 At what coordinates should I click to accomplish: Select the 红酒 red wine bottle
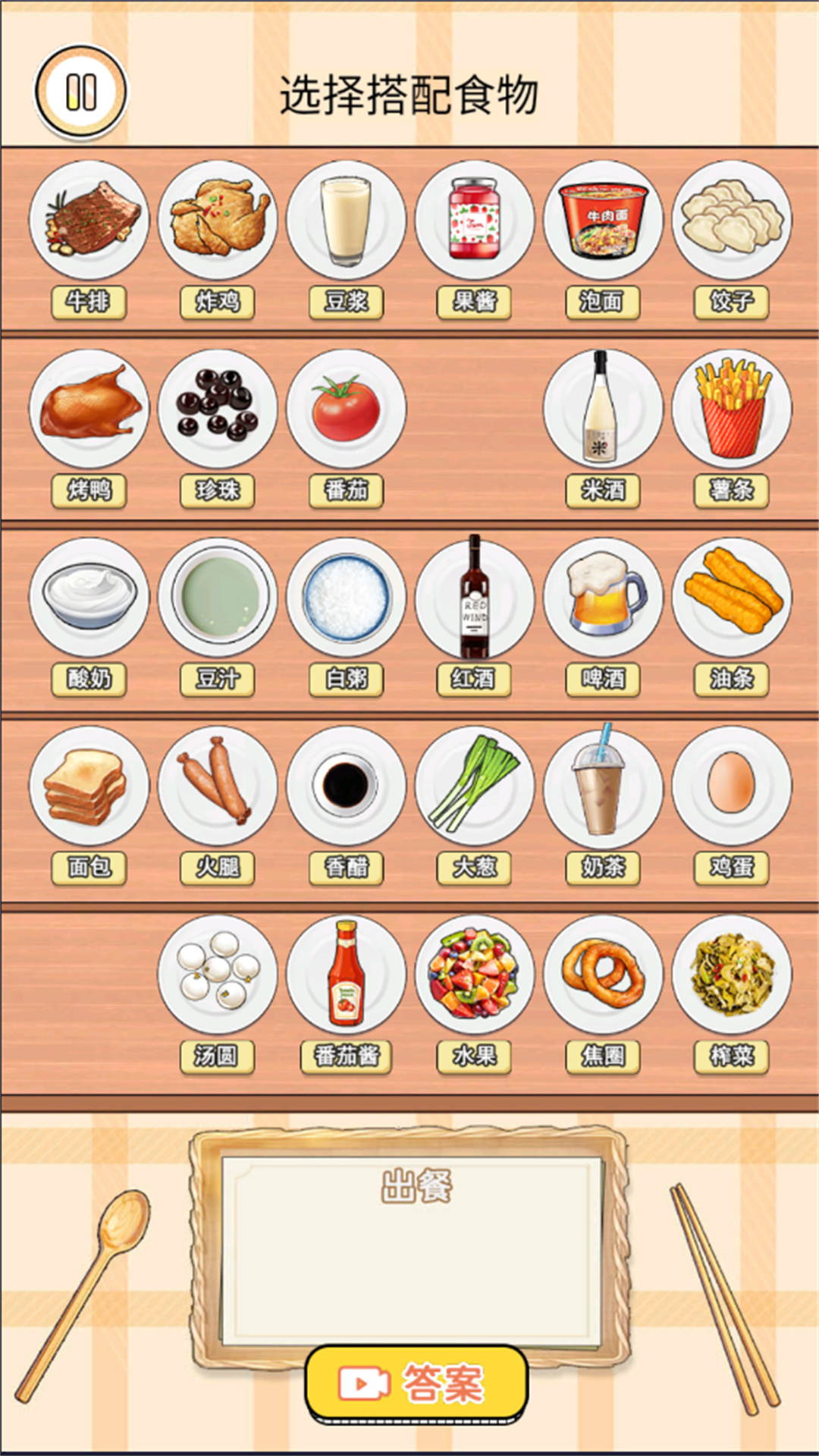475,598
